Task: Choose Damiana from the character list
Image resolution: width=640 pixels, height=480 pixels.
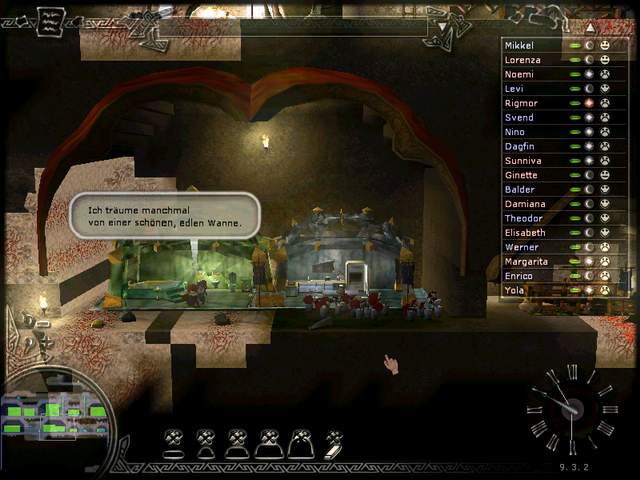Action: coord(524,204)
